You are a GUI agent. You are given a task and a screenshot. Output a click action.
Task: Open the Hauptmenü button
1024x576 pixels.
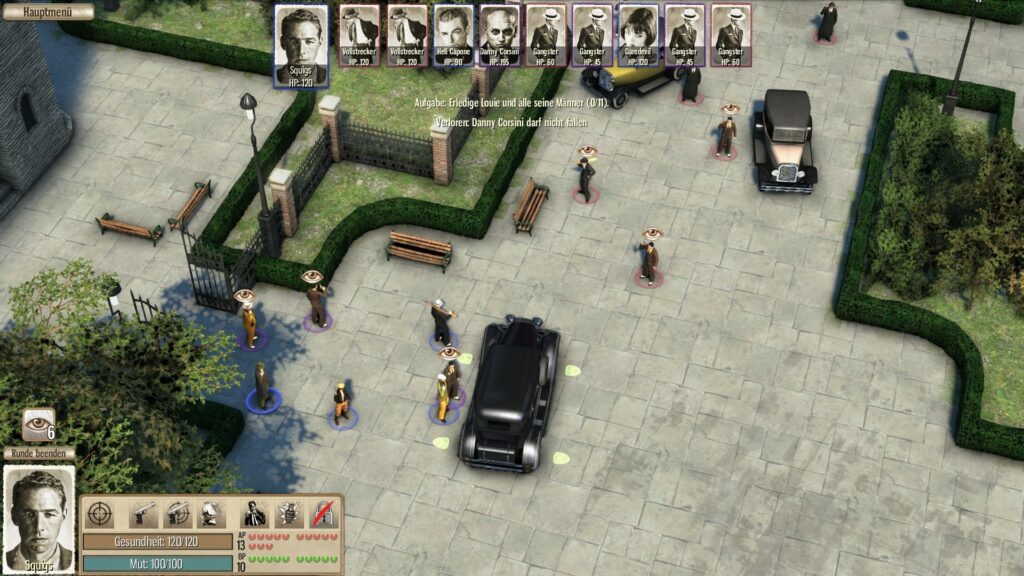[47, 12]
